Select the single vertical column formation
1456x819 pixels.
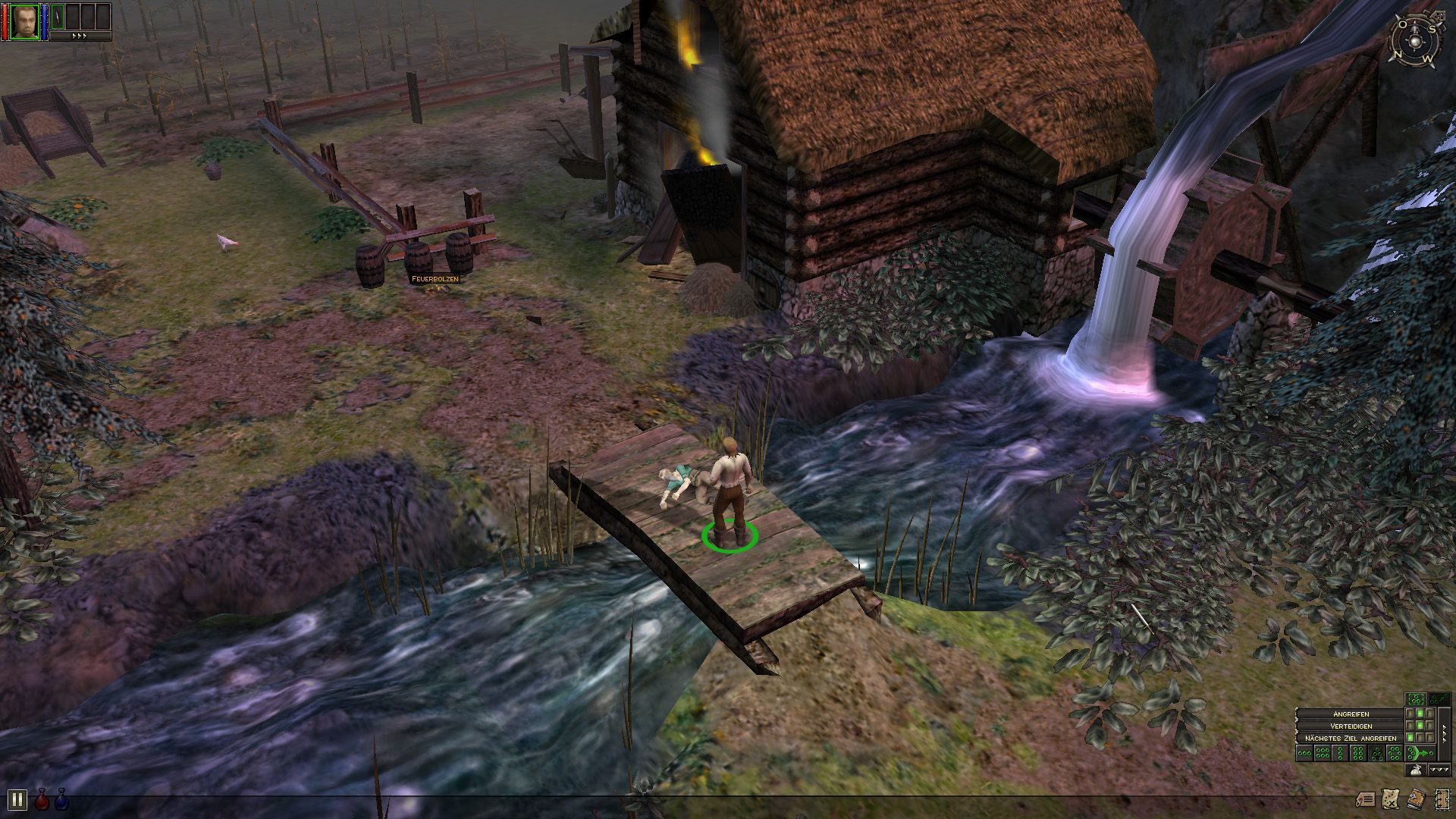[1340, 753]
